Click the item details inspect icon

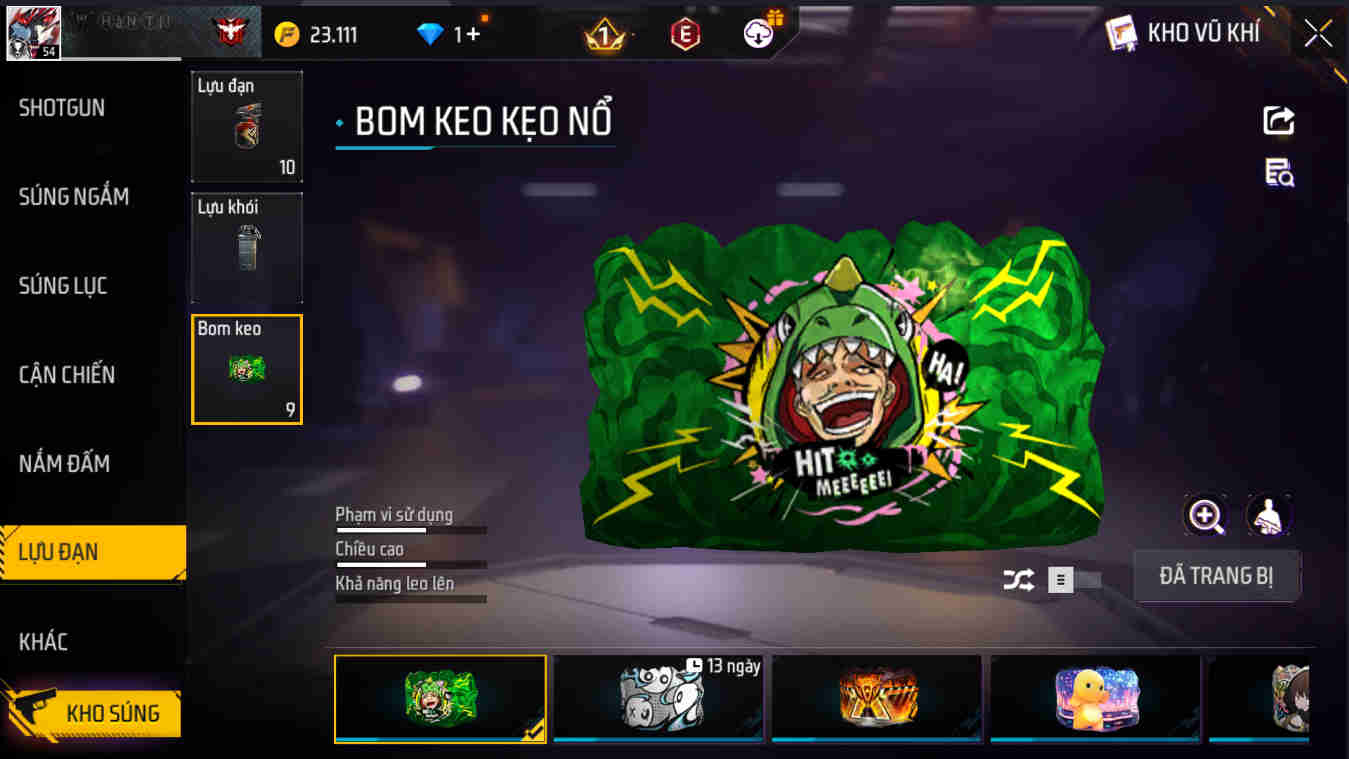coord(1278,174)
